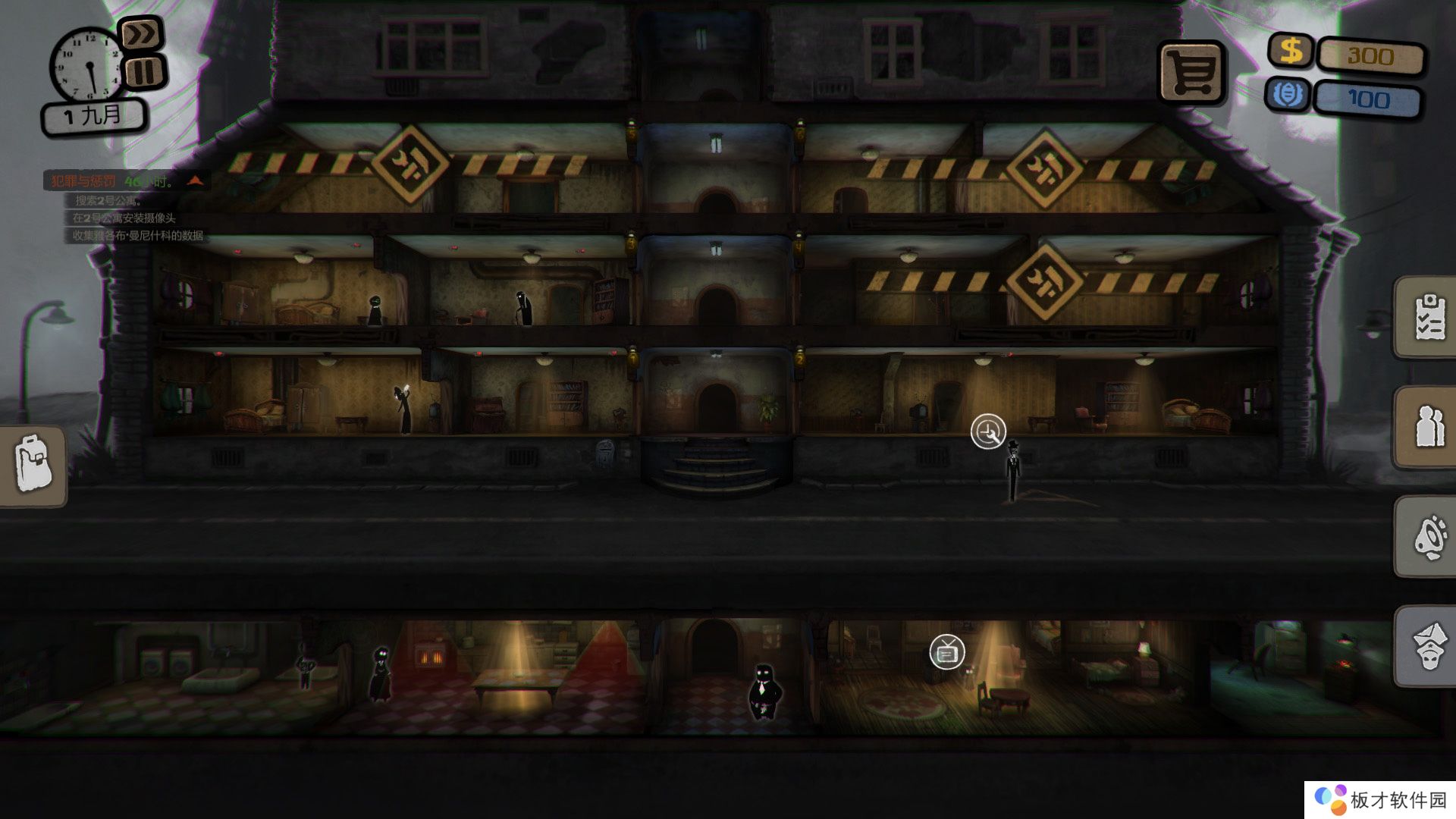Pause the game clock
The image size is (1456, 819).
tap(144, 73)
